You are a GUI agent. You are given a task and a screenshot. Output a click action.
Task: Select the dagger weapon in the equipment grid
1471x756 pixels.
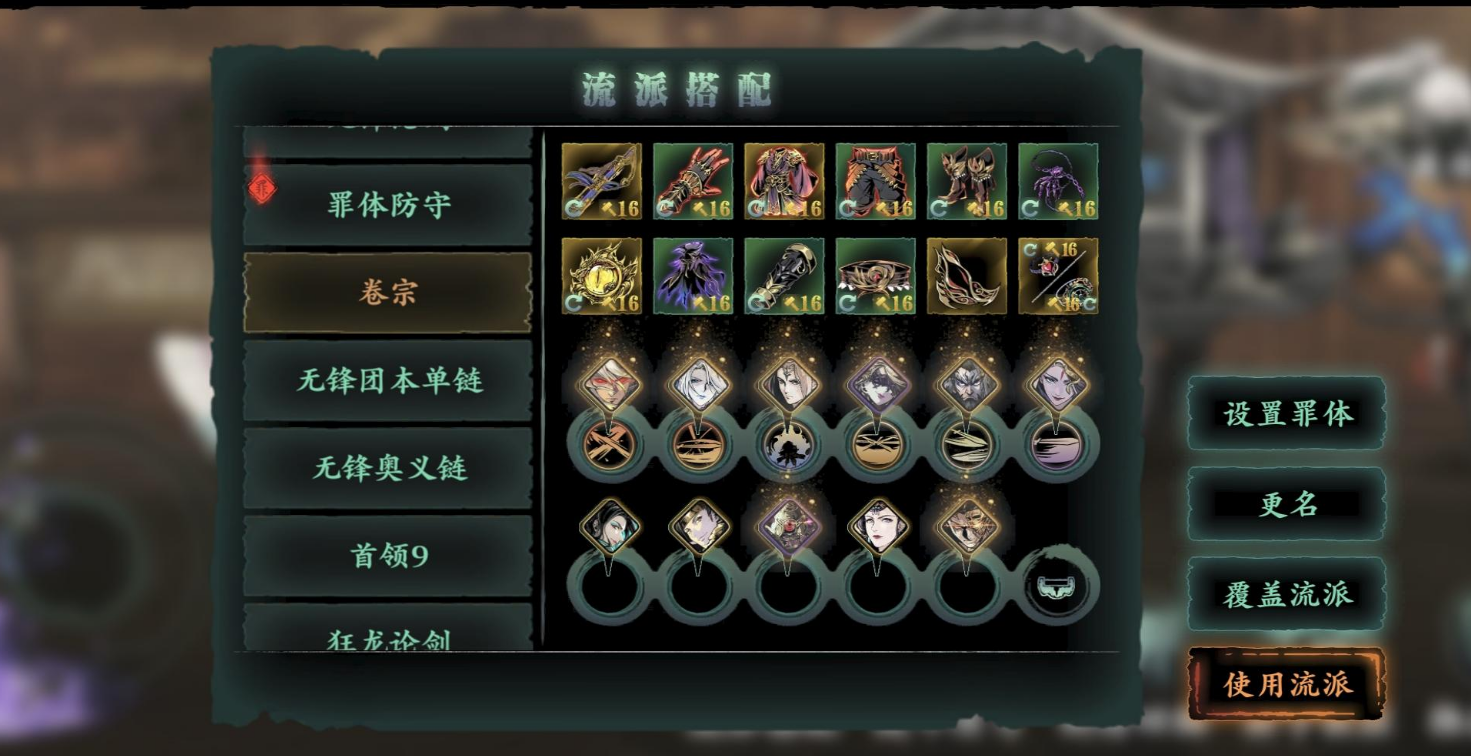pos(602,180)
